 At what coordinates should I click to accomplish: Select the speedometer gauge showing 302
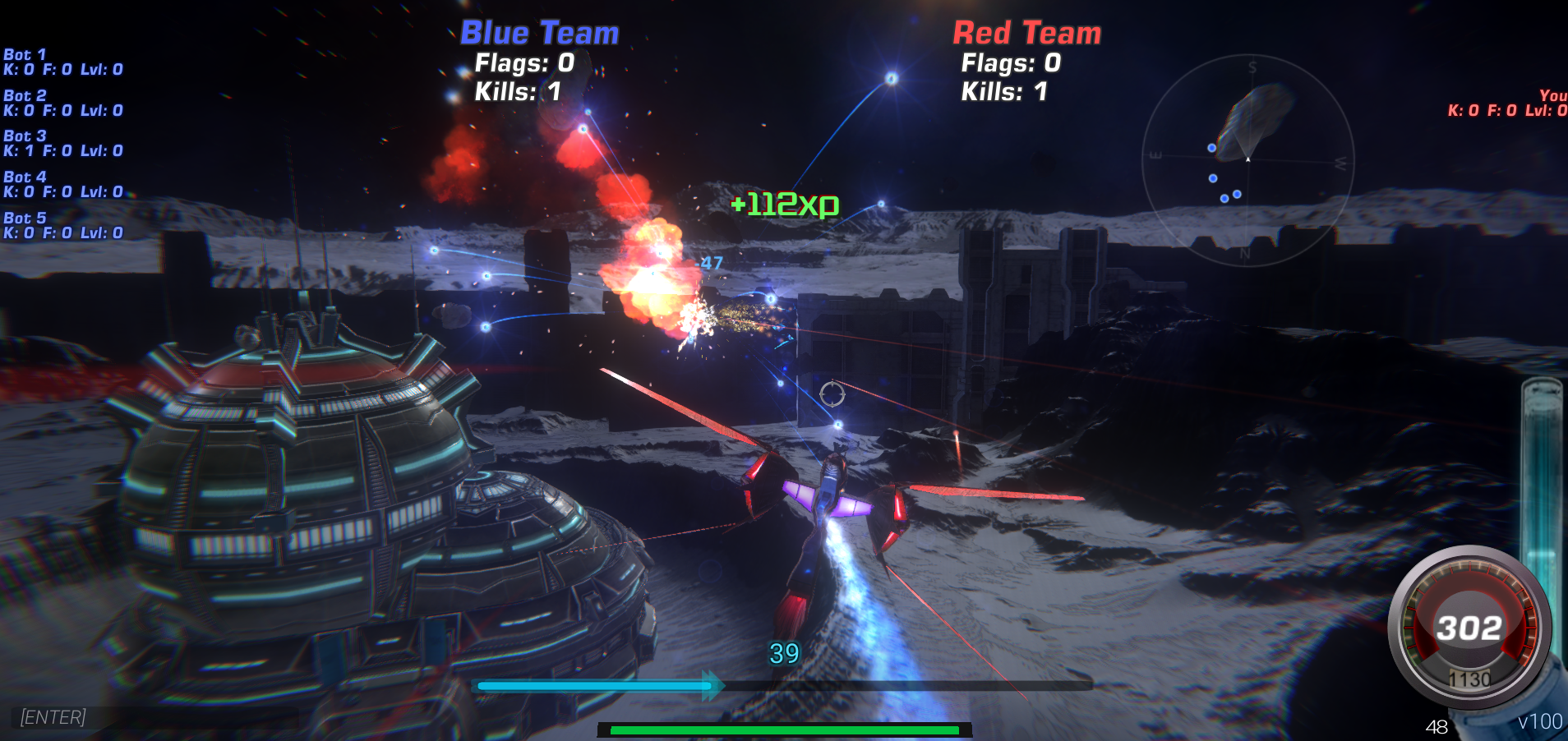coord(1470,627)
